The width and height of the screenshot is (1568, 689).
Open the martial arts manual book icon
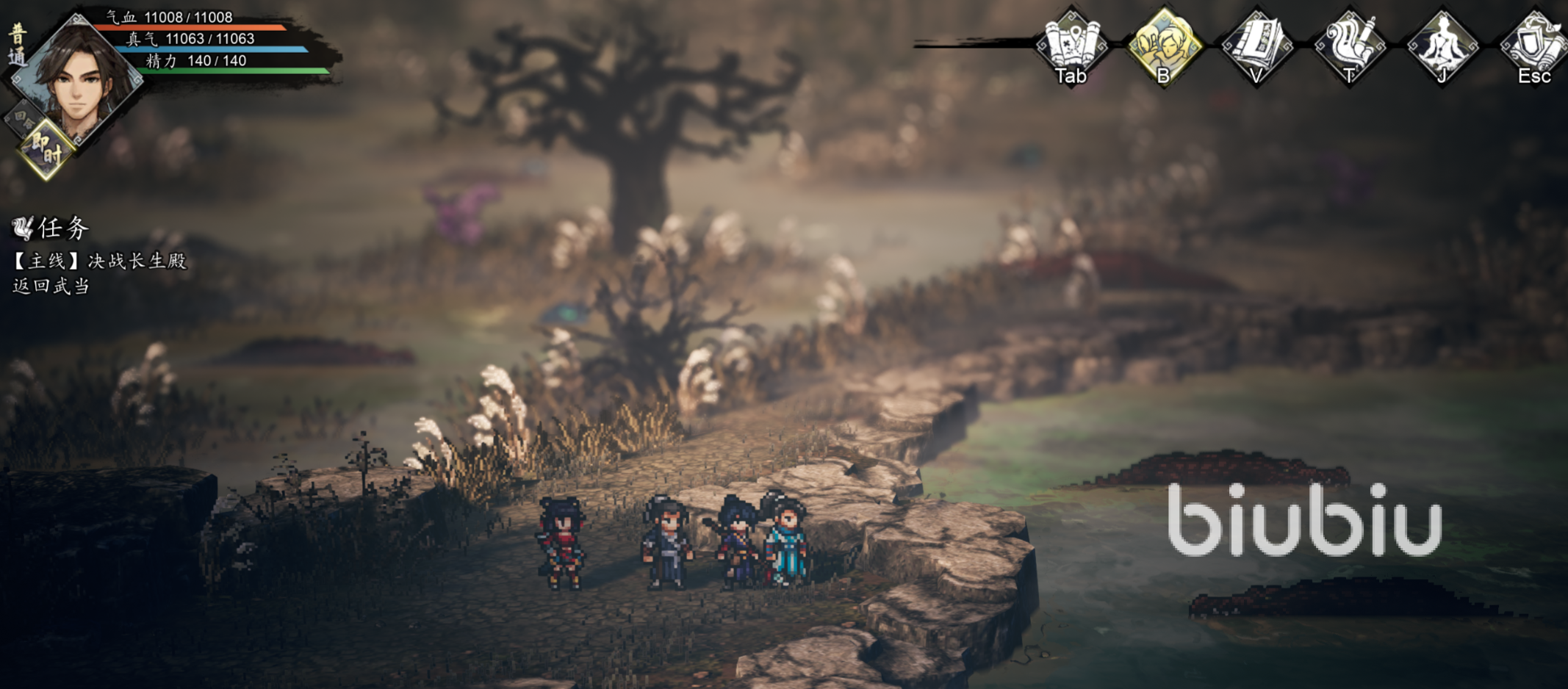[x=1256, y=44]
